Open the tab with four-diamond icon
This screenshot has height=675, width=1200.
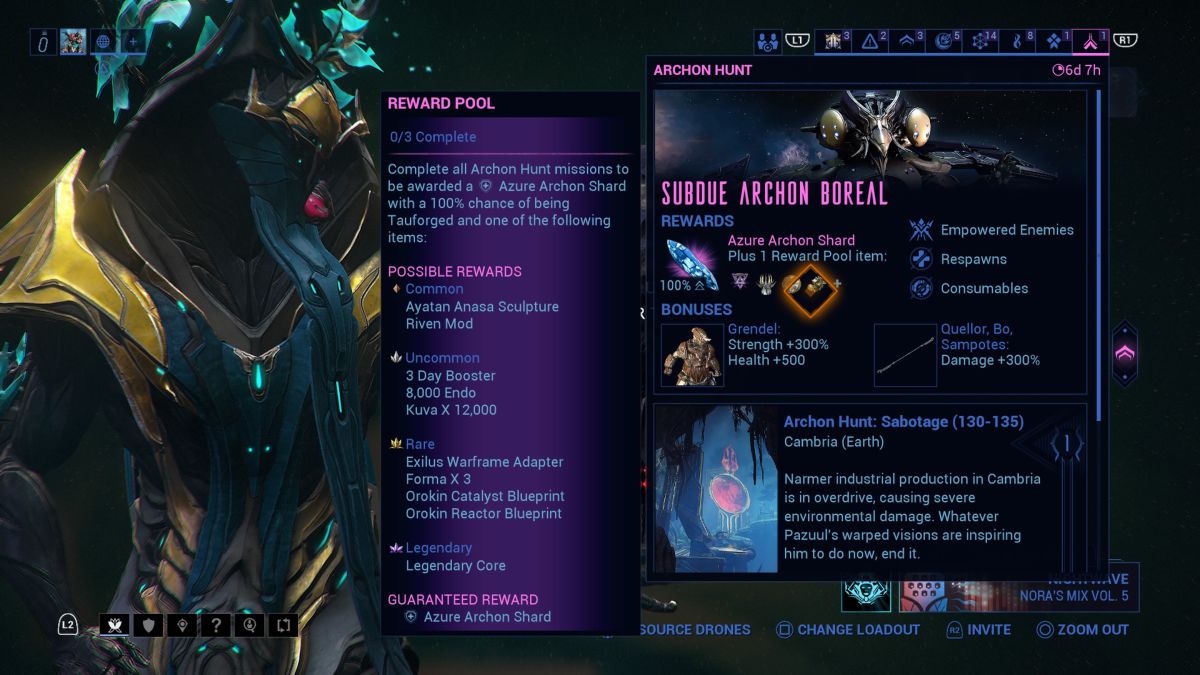pos(1055,42)
